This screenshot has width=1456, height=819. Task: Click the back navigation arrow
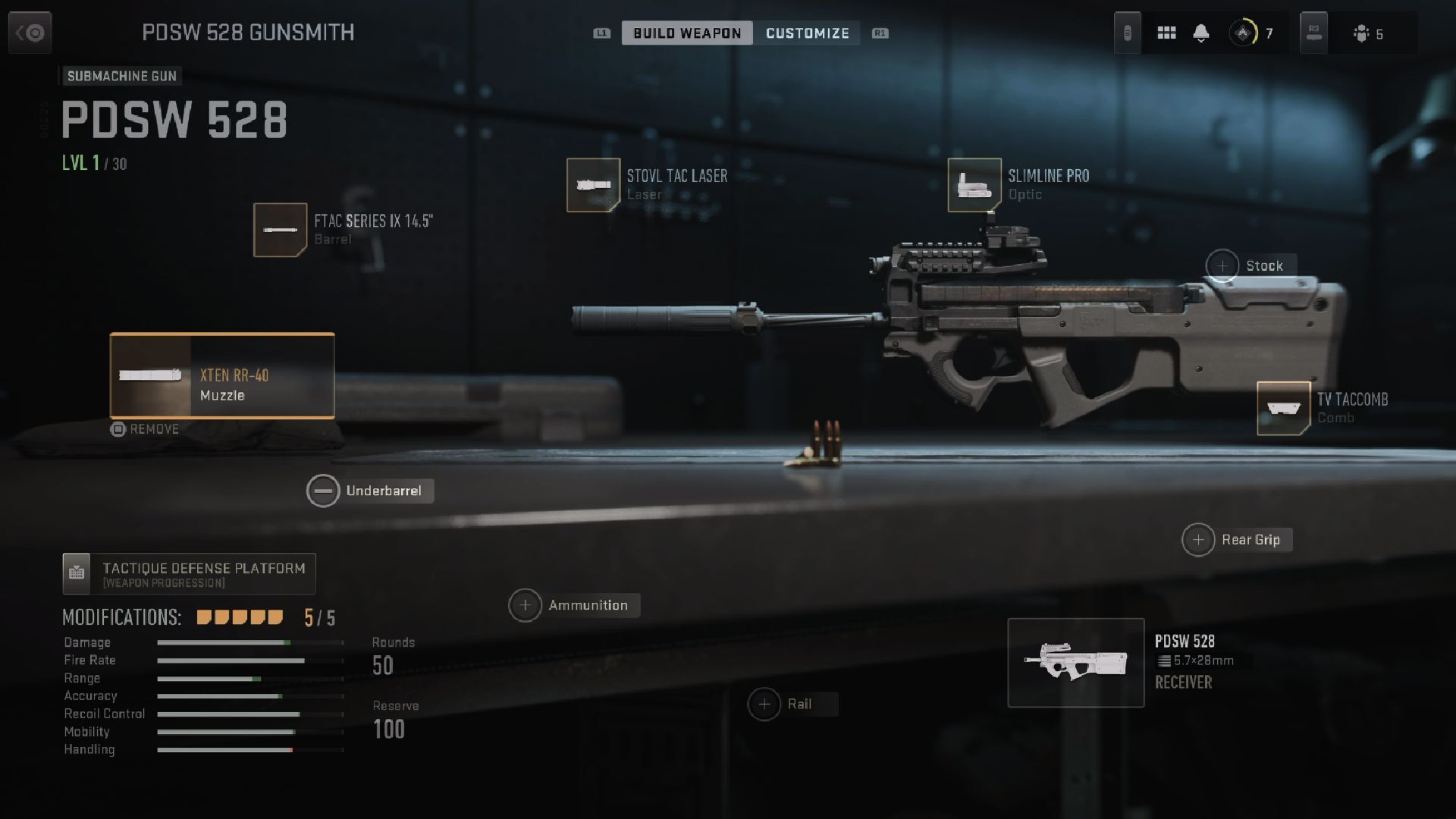tap(30, 33)
